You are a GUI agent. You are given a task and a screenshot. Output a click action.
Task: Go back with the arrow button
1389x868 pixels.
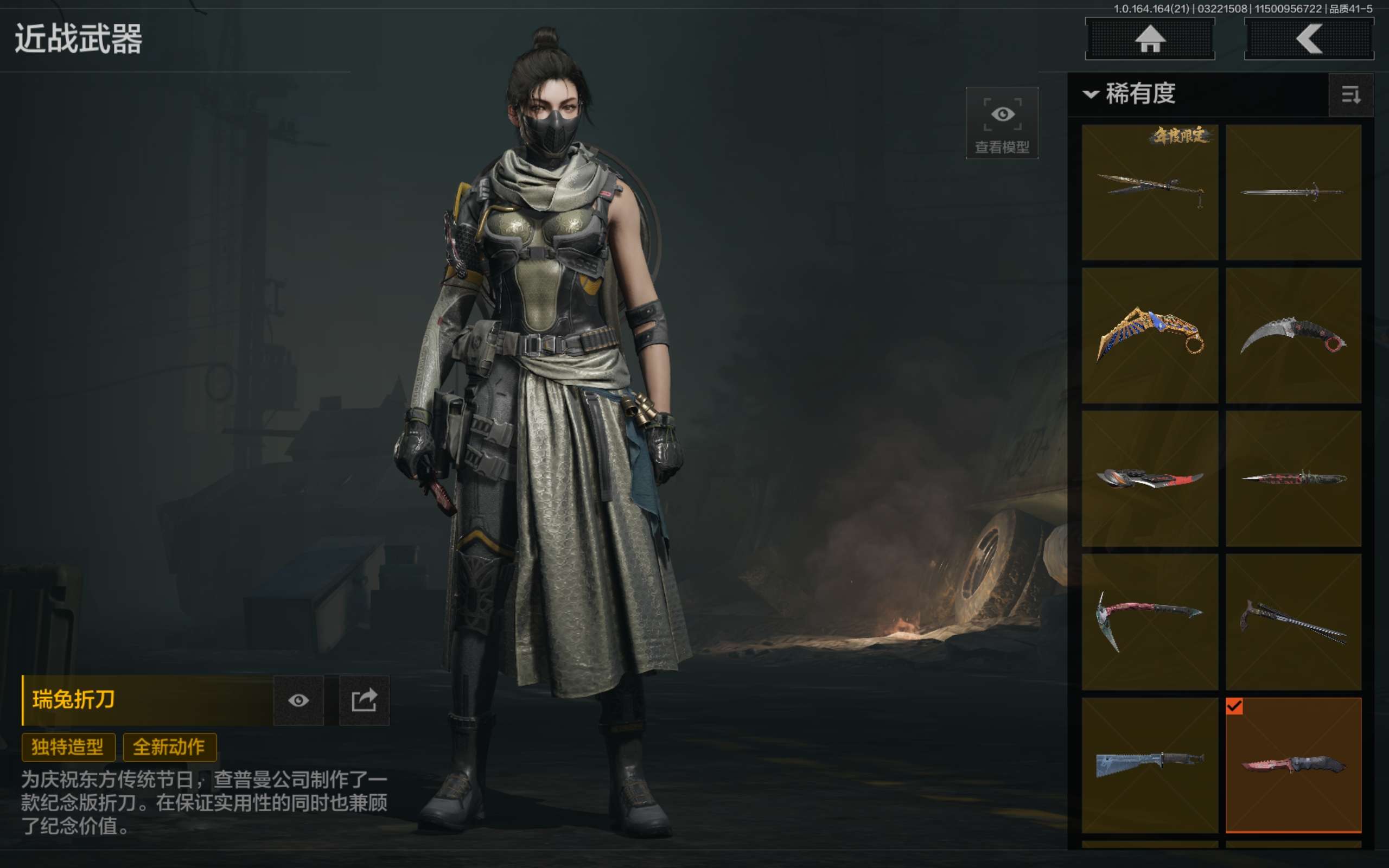pos(1308,39)
